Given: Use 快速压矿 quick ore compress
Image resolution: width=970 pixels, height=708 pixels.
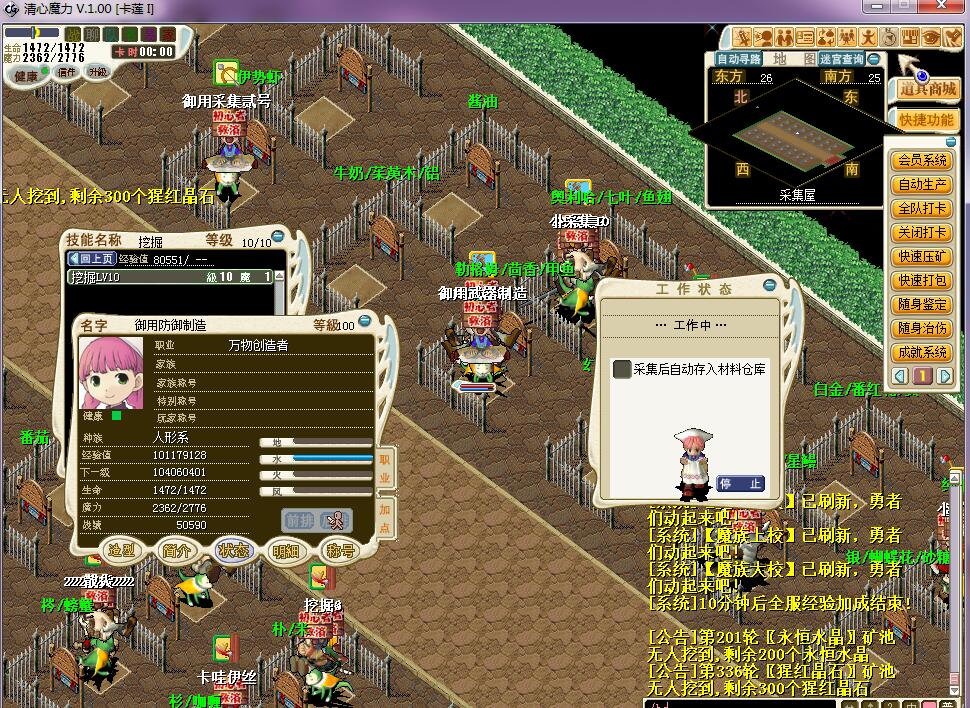Looking at the screenshot, I should [x=922, y=257].
